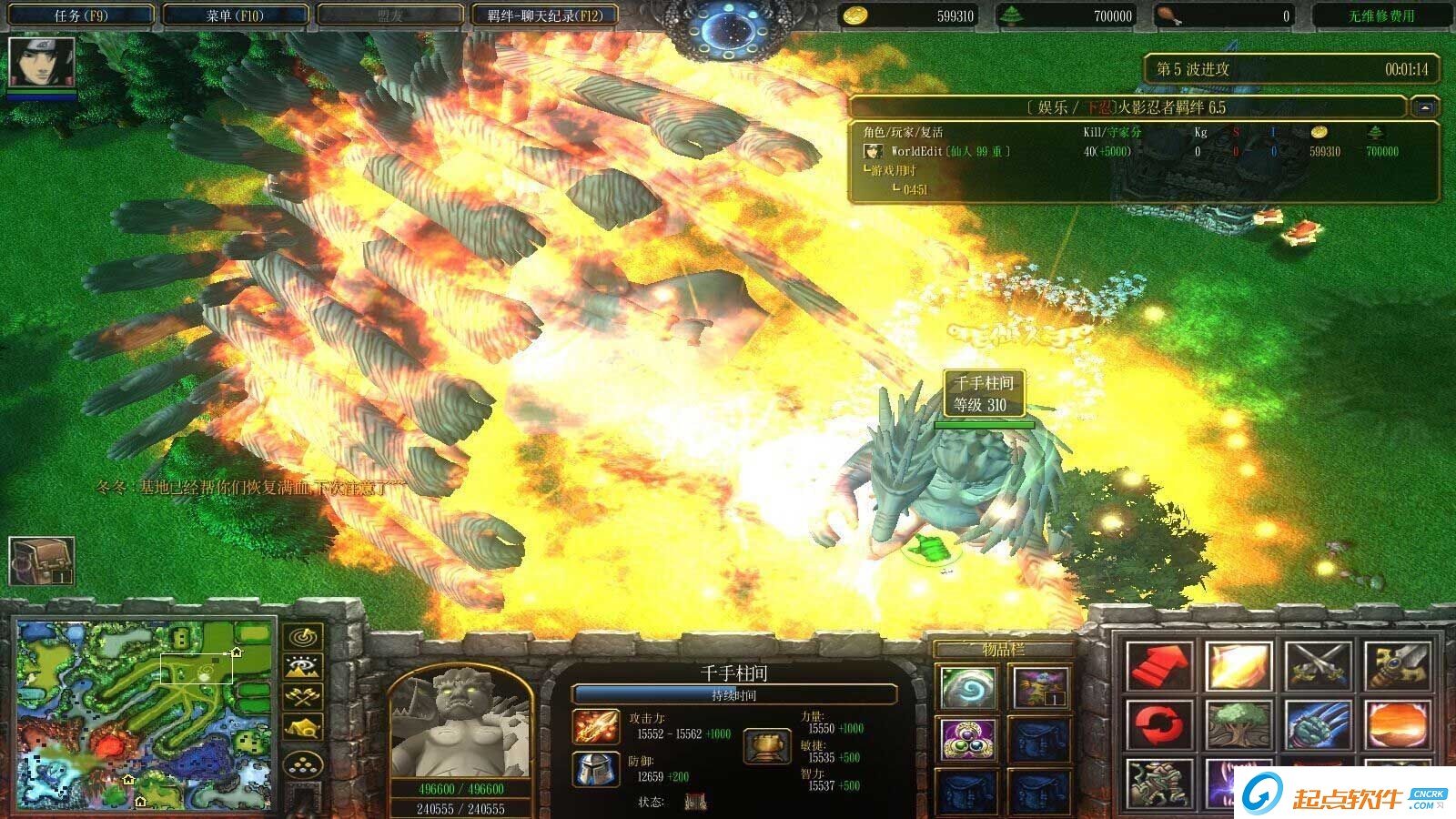Click the red arrow move command
1456x819 pixels.
pyautogui.click(x=1158, y=667)
